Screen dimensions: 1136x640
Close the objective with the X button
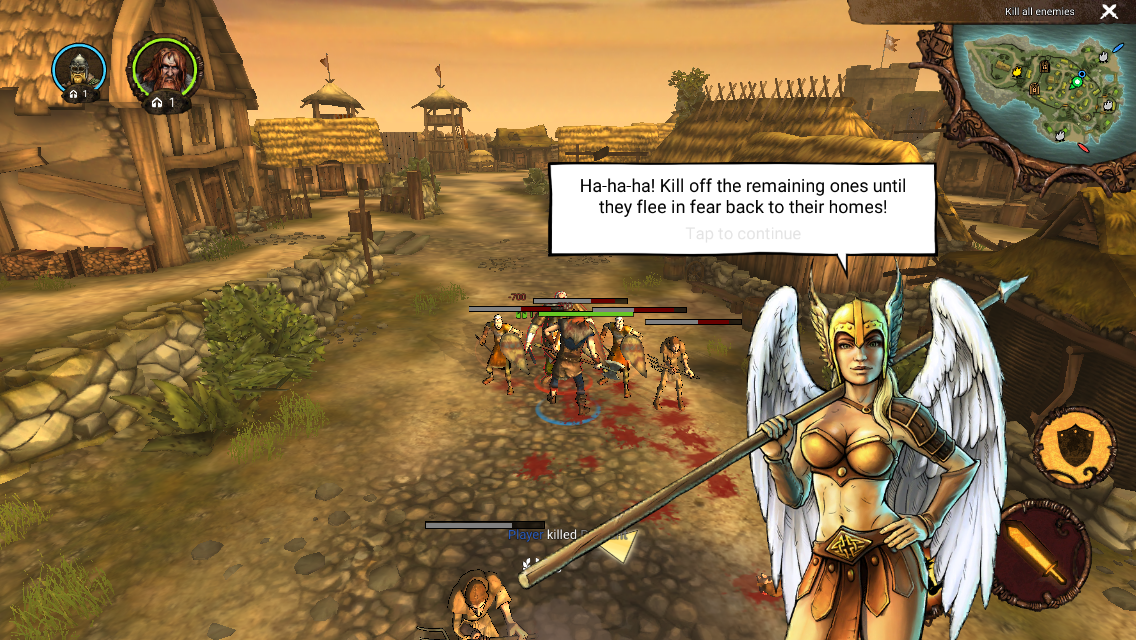click(x=1109, y=12)
